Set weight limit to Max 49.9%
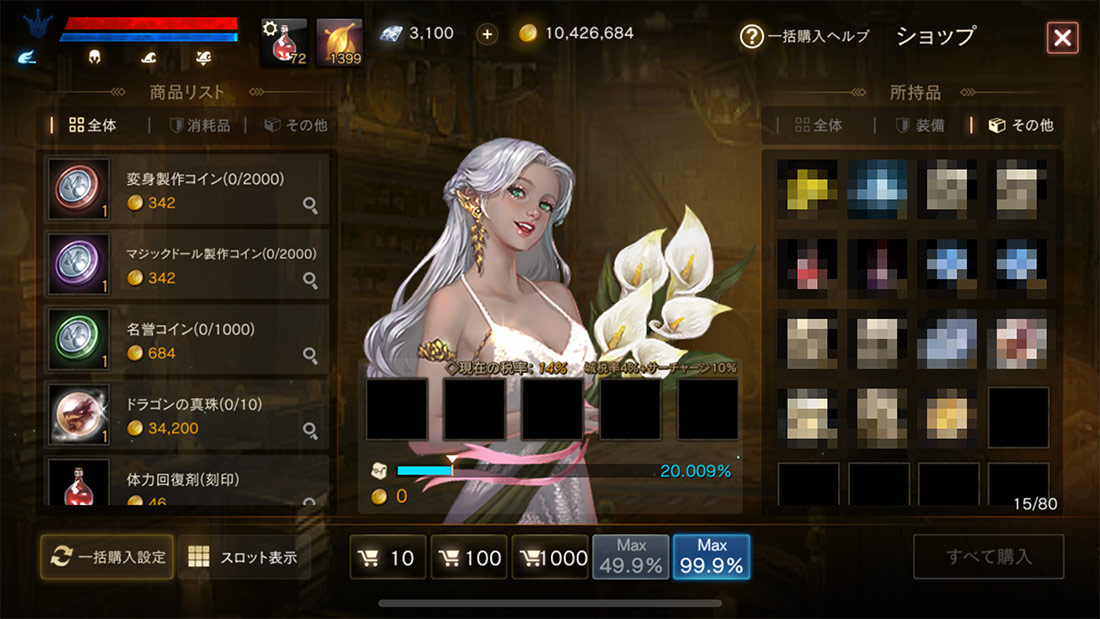 pos(631,557)
